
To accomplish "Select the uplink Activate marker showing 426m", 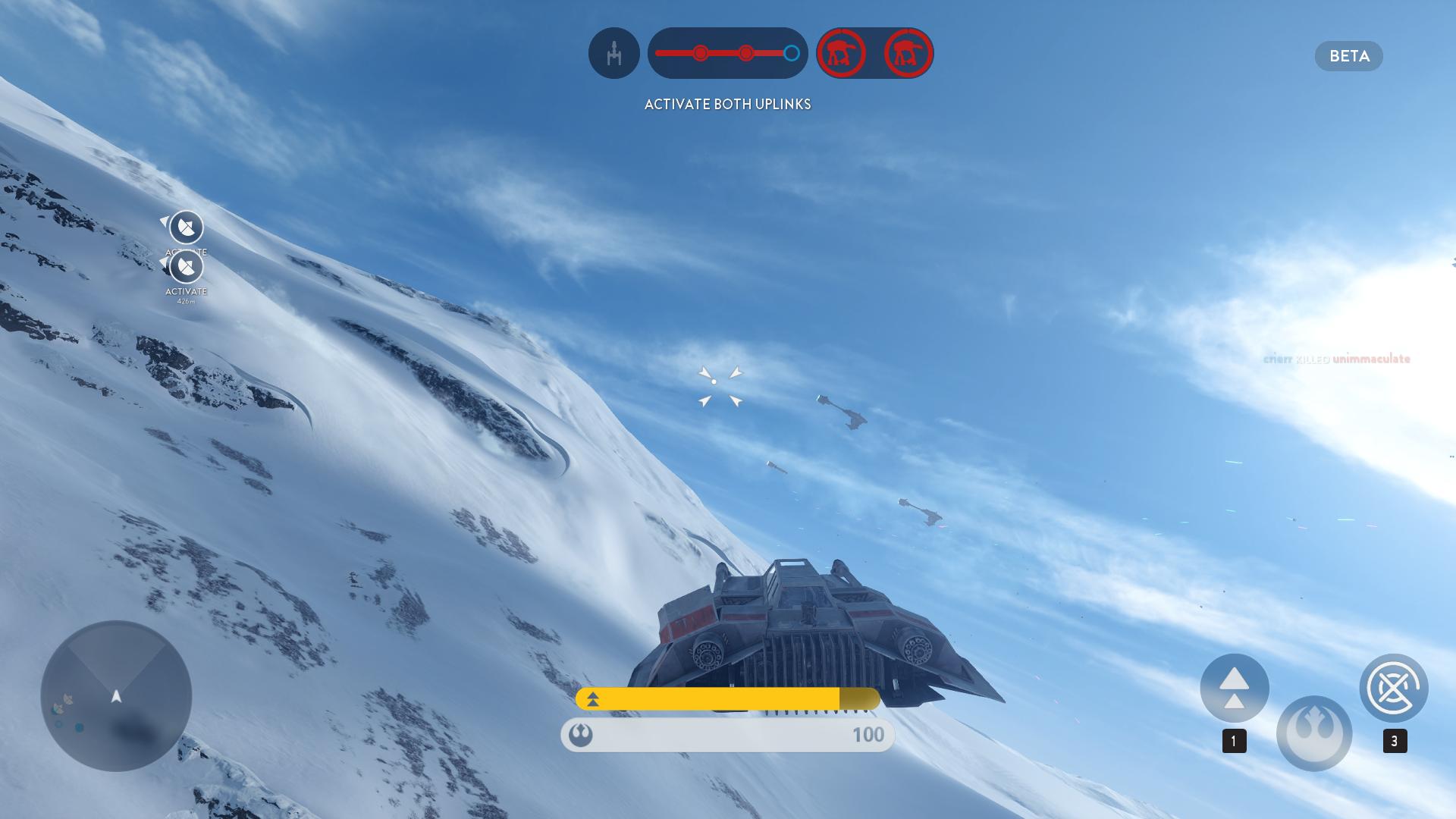I will (x=186, y=268).
